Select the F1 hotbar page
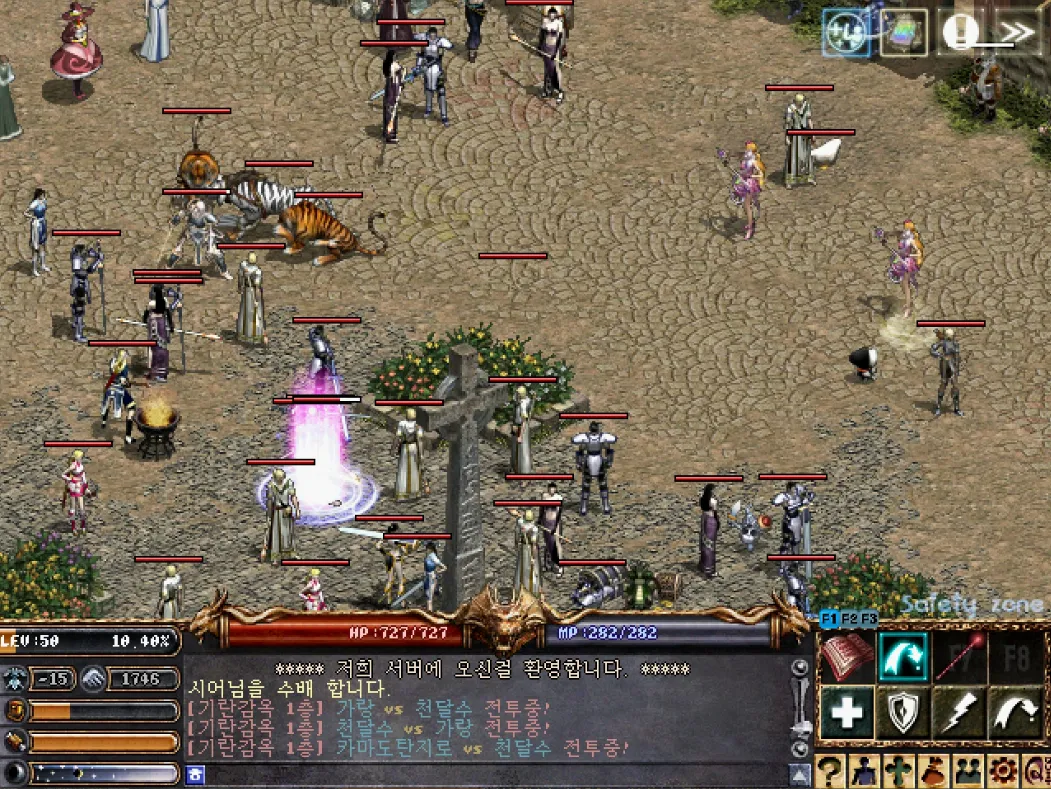The height and width of the screenshot is (789, 1051). tap(829, 618)
